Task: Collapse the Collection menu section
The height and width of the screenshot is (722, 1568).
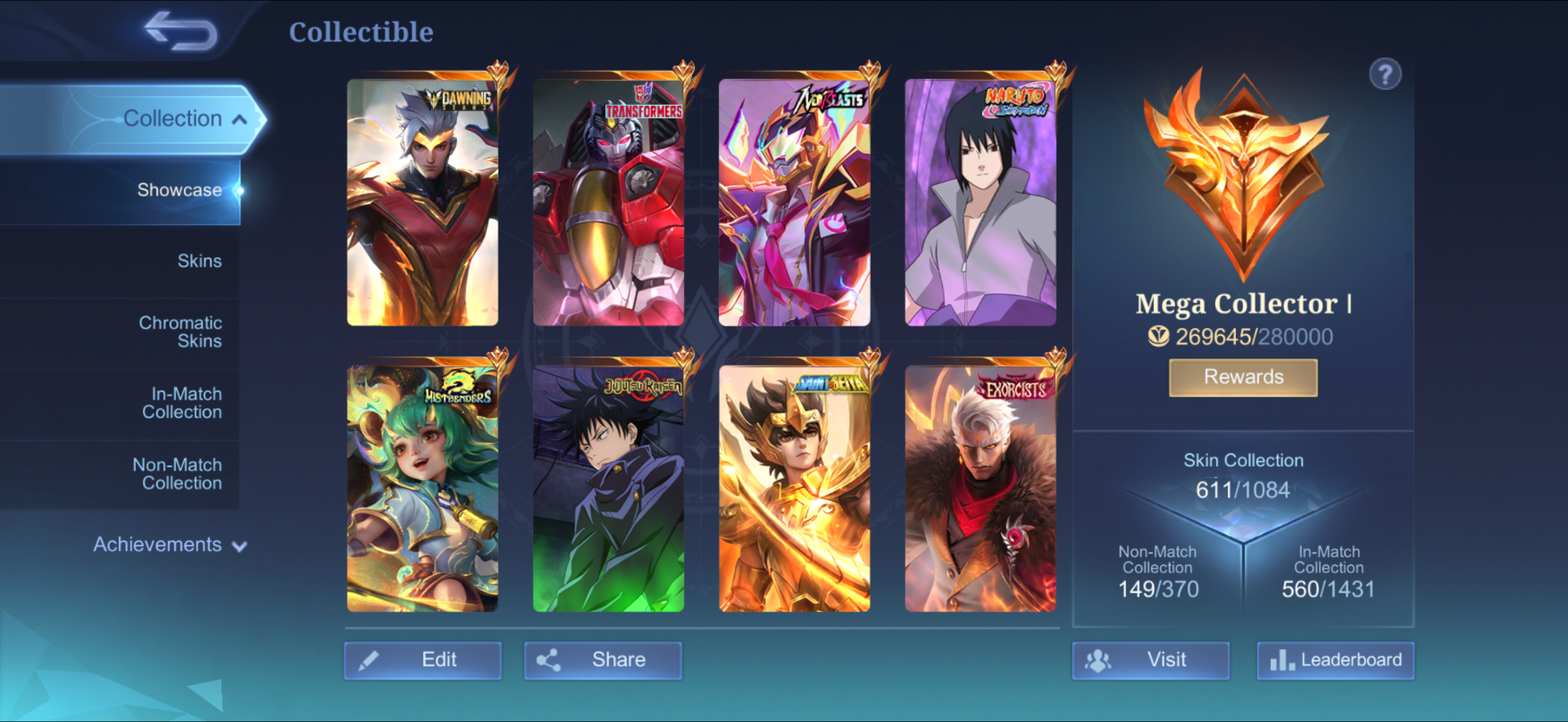Action: (x=239, y=119)
